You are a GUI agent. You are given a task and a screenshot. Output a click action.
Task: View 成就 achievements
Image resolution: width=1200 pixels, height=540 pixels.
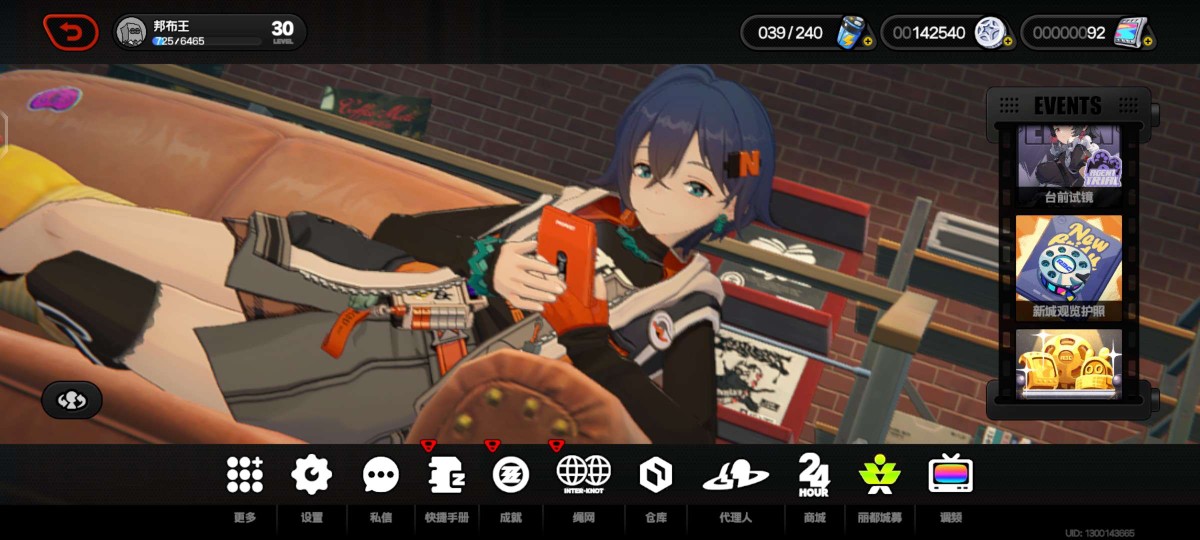click(x=511, y=474)
